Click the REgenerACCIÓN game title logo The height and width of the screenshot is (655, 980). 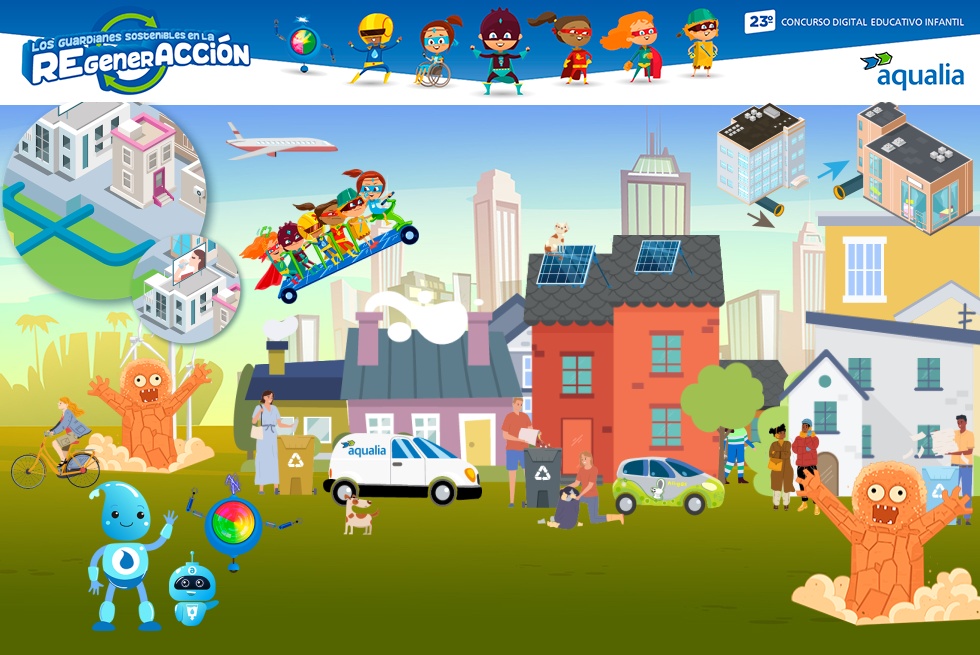(x=136, y=54)
